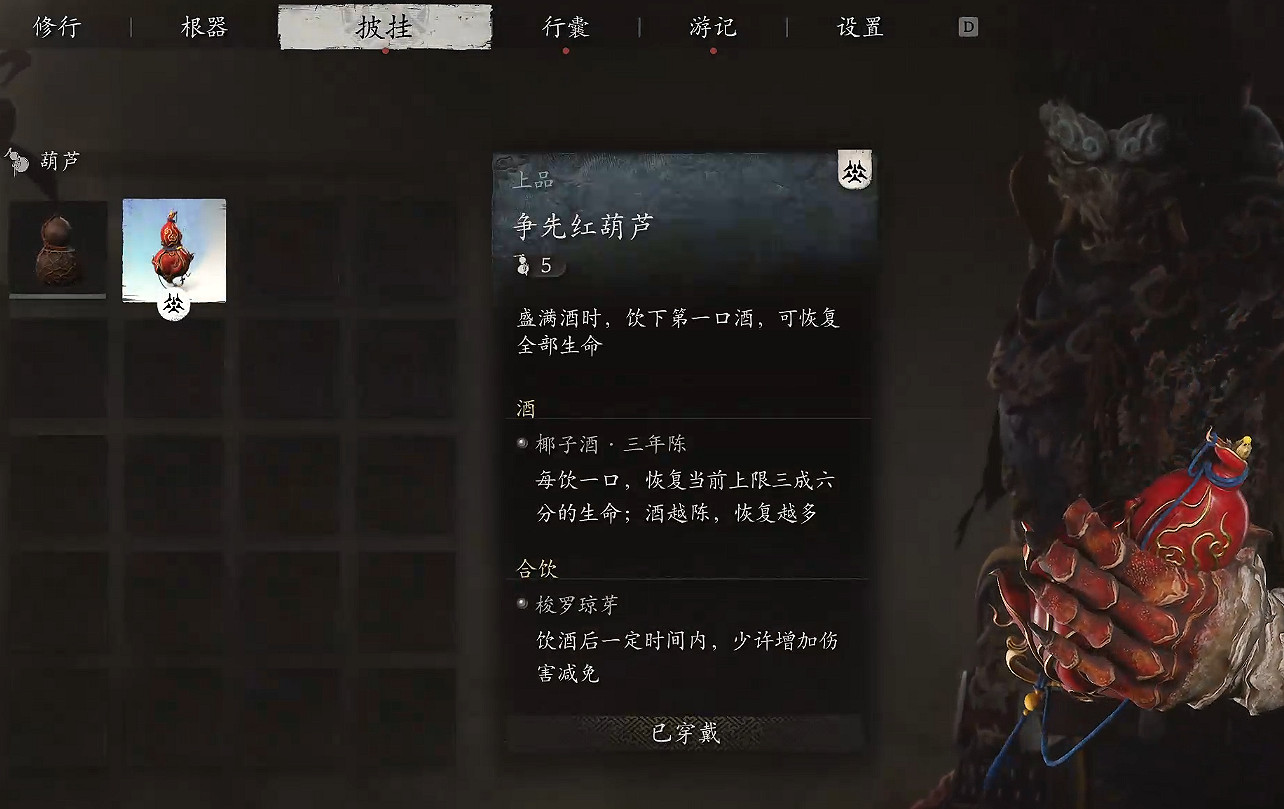Click the drink count icon showing 5
Screen dimensions: 1284x809
(522, 265)
